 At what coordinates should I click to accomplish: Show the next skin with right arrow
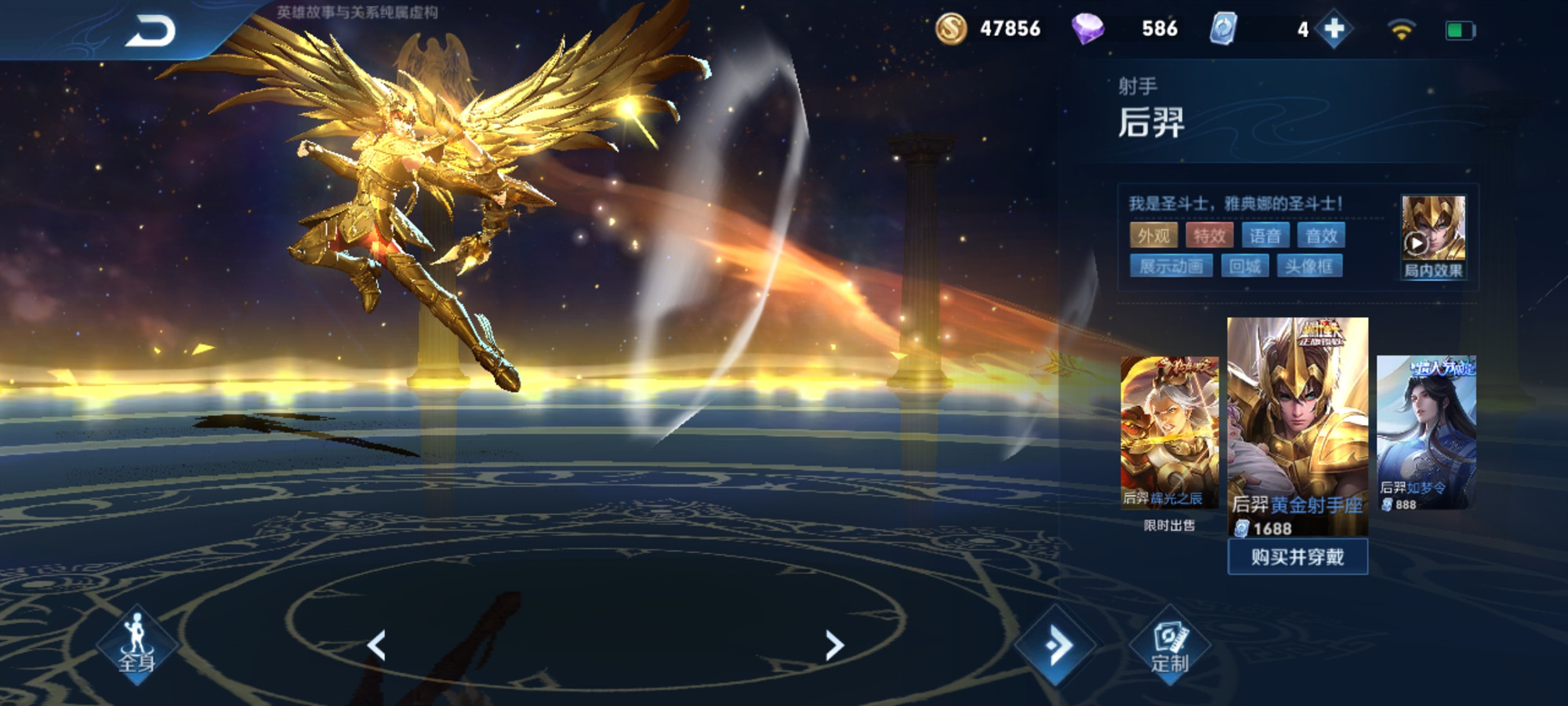point(834,646)
